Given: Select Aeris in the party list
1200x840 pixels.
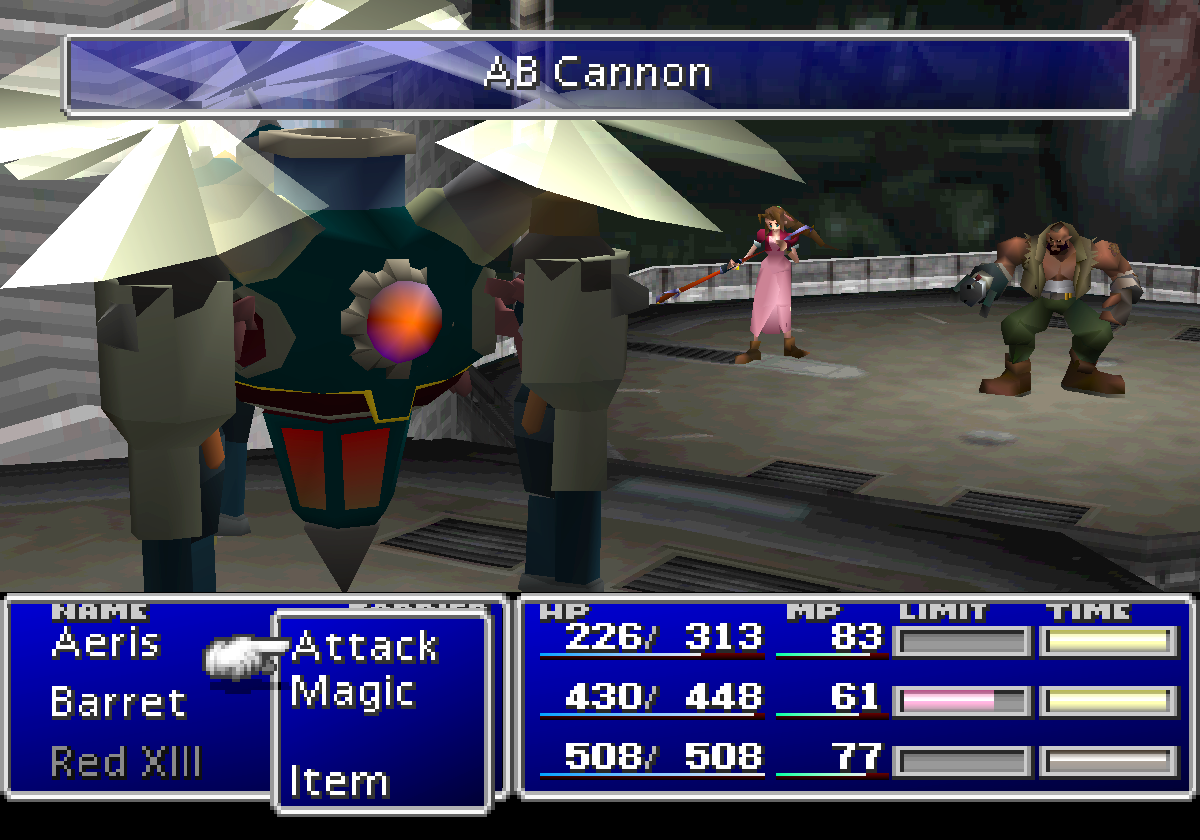Looking at the screenshot, I should click(x=105, y=642).
